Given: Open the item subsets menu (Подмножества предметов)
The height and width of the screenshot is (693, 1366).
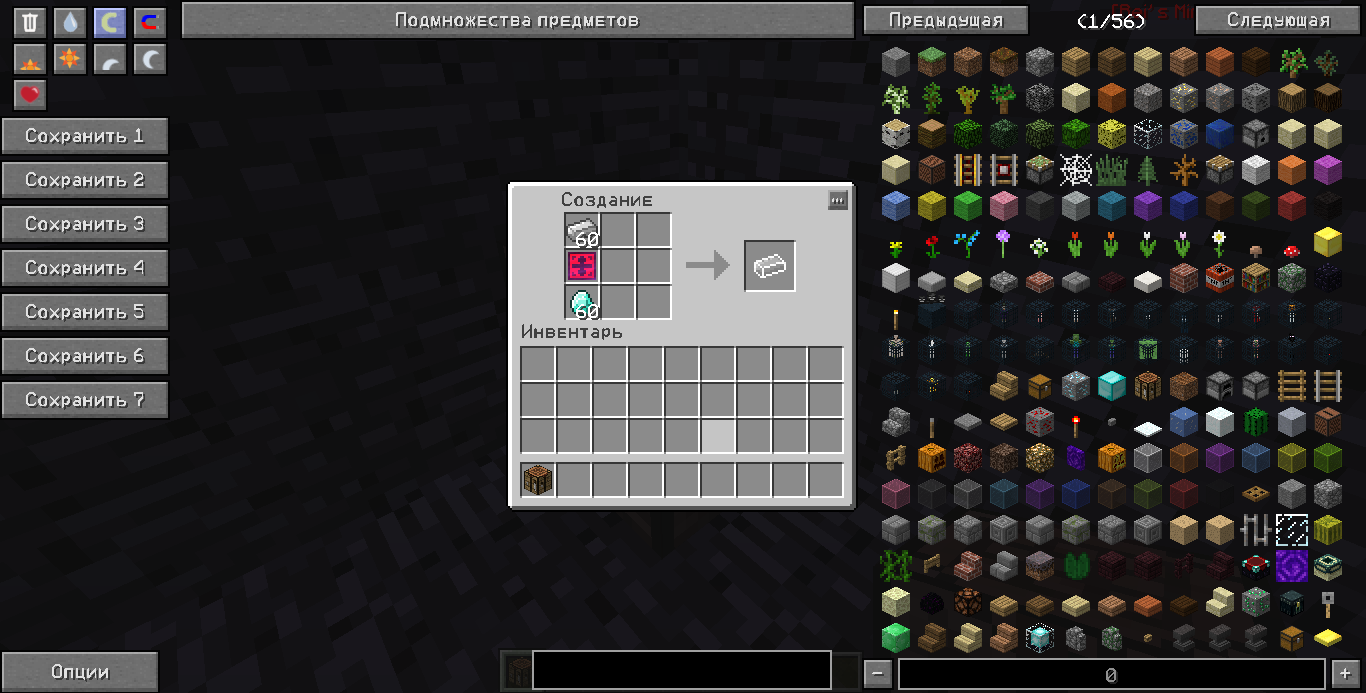Looking at the screenshot, I should click(516, 20).
